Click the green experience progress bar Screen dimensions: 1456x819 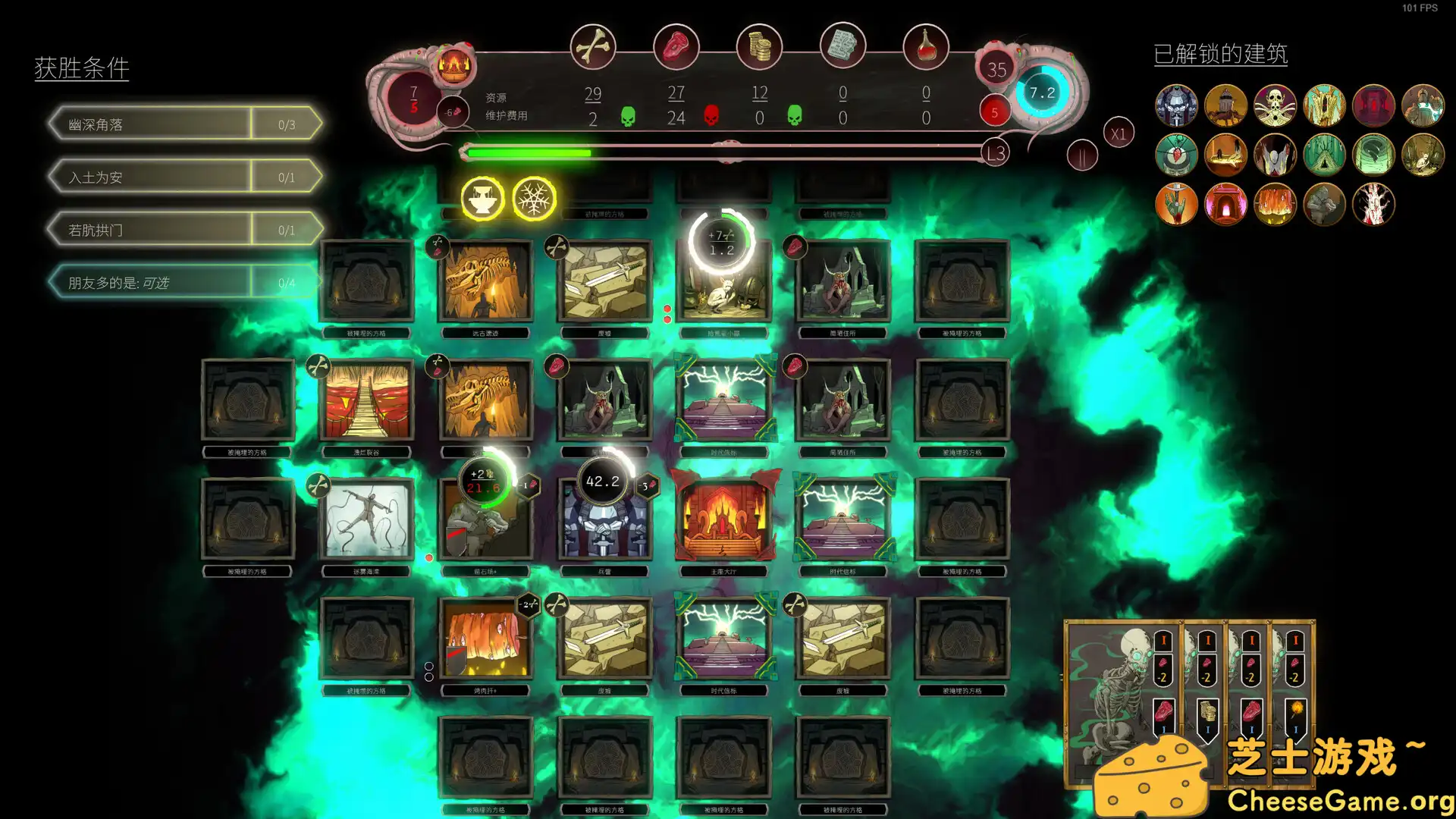[531, 152]
